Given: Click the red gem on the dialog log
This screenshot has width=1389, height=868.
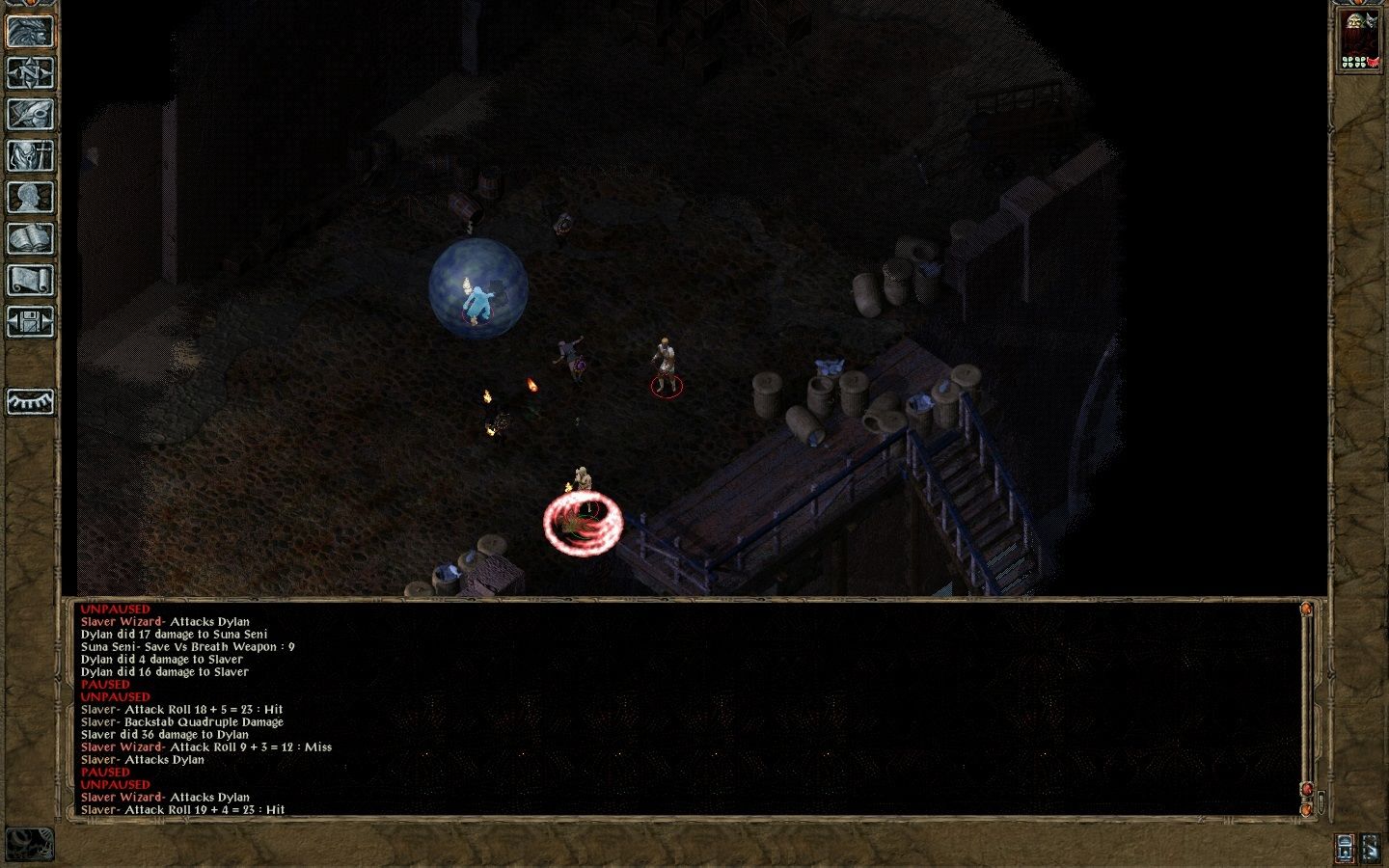Looking at the screenshot, I should tap(1306, 789).
